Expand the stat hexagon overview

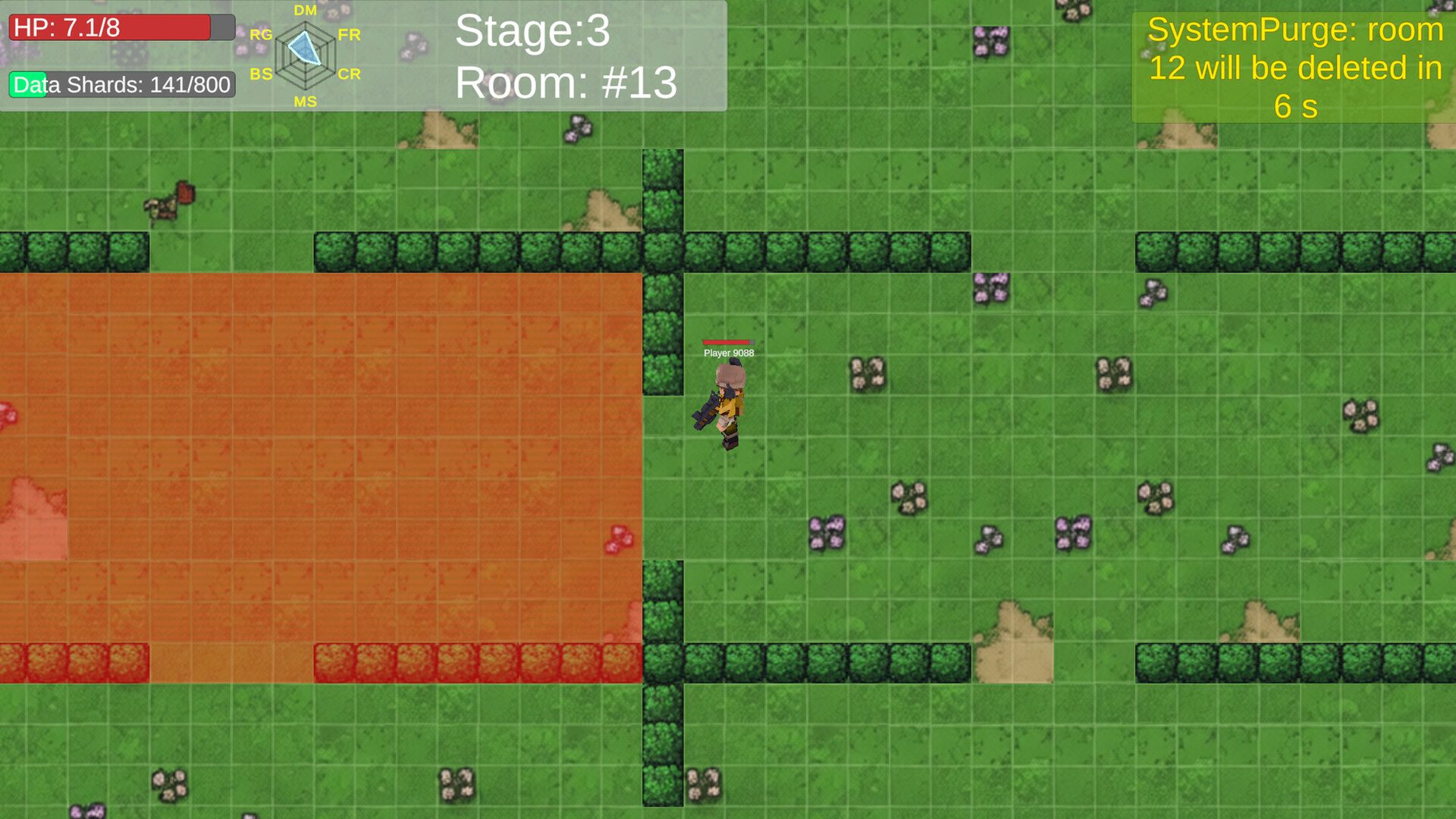point(305,53)
